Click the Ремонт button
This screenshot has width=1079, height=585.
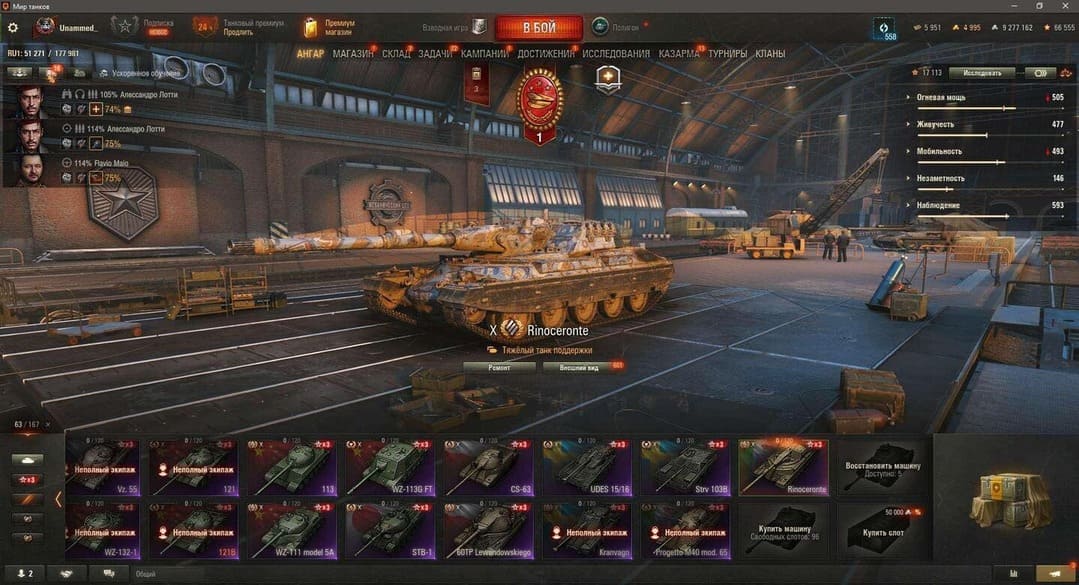[499, 367]
